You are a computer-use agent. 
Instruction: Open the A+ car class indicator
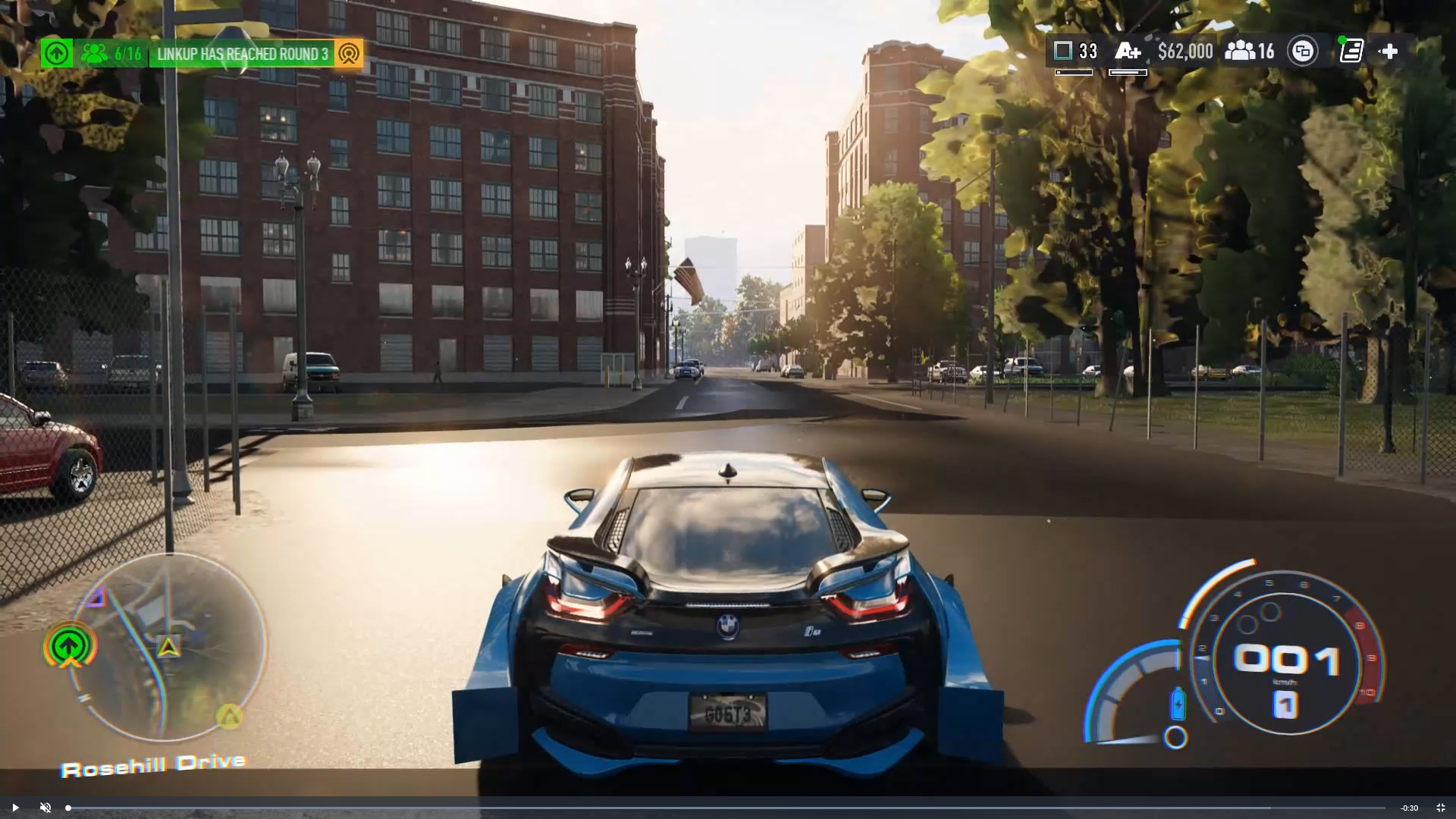click(x=1128, y=52)
